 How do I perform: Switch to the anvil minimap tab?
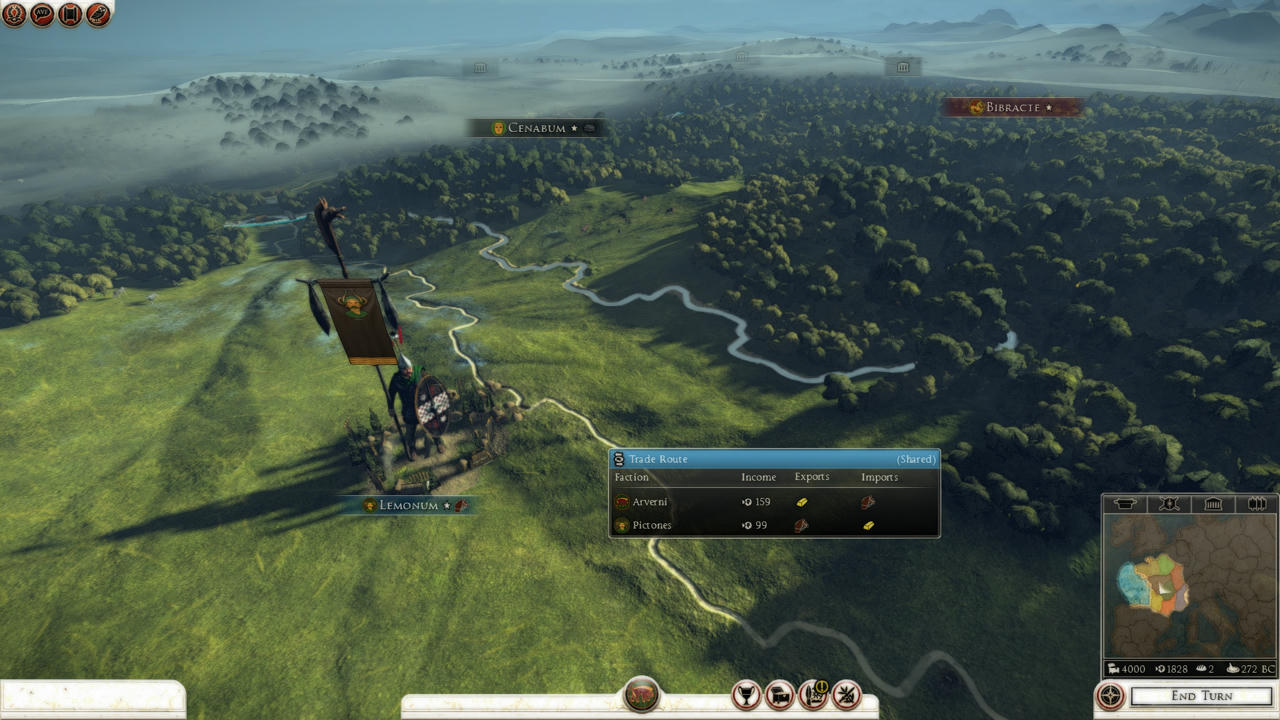1125,504
